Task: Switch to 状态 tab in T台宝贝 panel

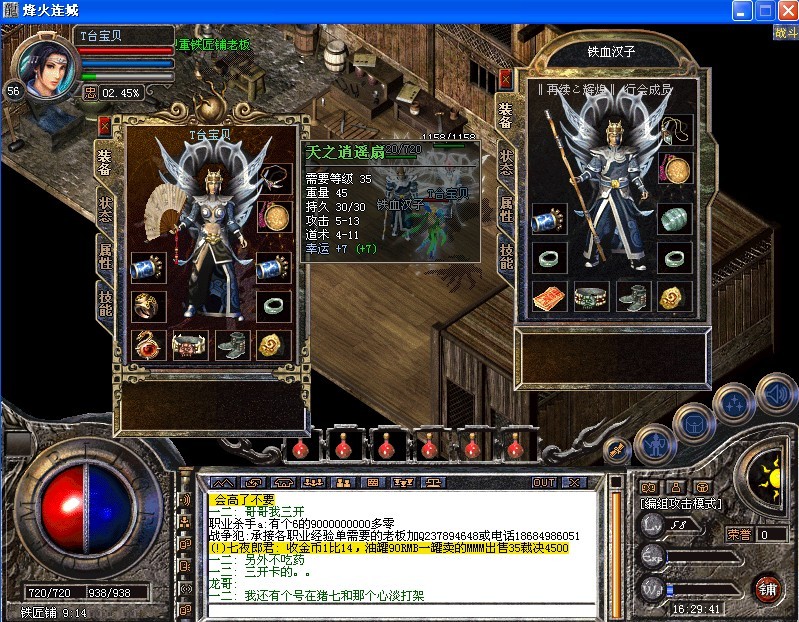Action: 105,208
